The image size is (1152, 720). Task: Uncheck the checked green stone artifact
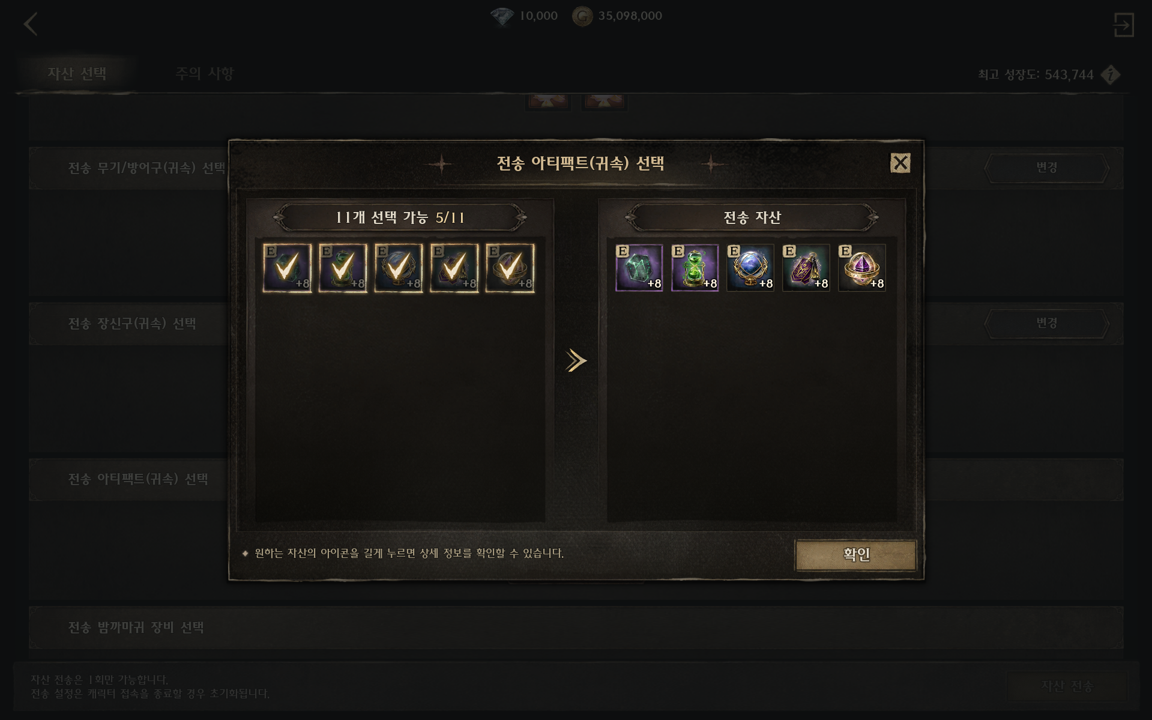287,268
